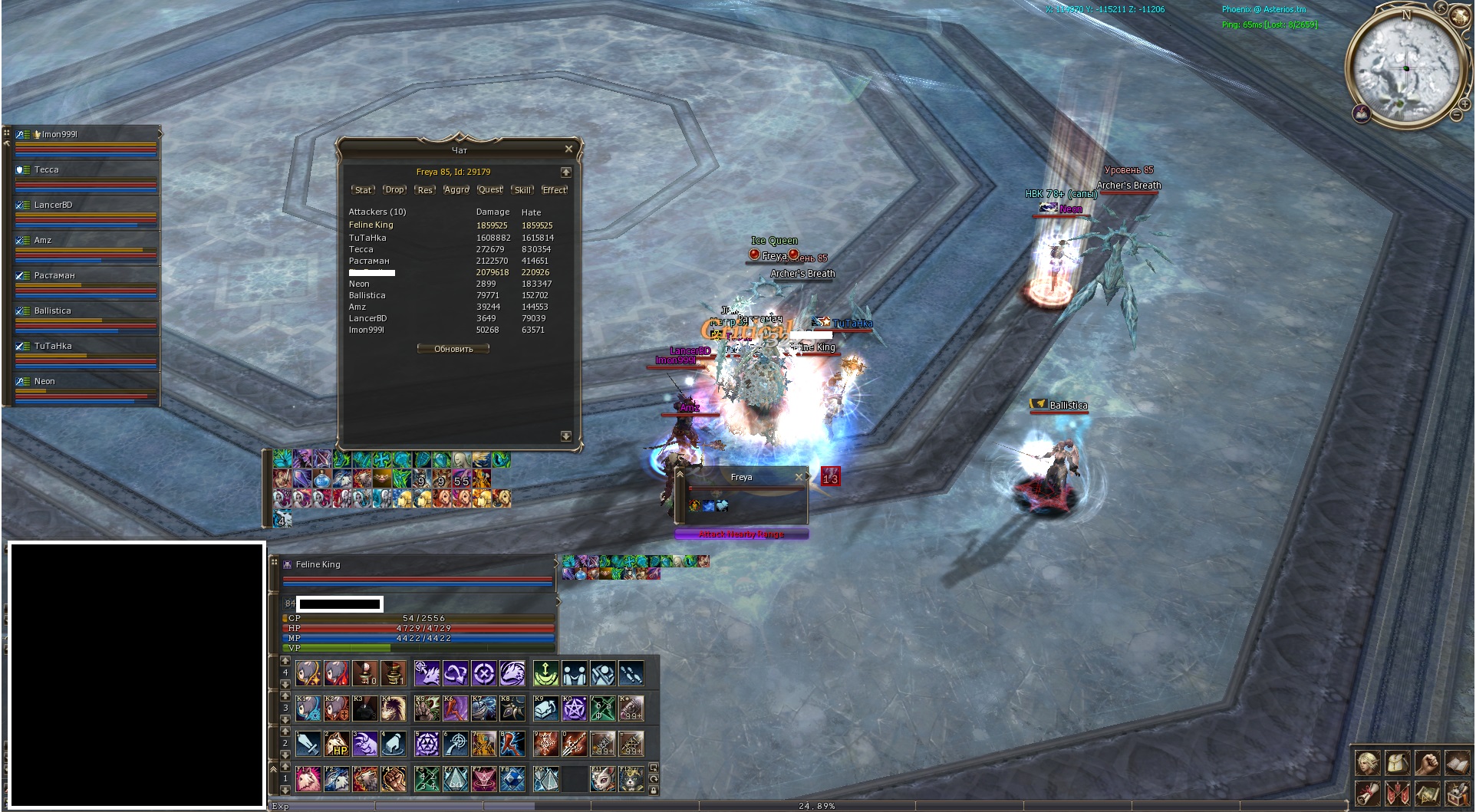Close the Freya target window
This screenshot has width=1476, height=812.
(799, 477)
